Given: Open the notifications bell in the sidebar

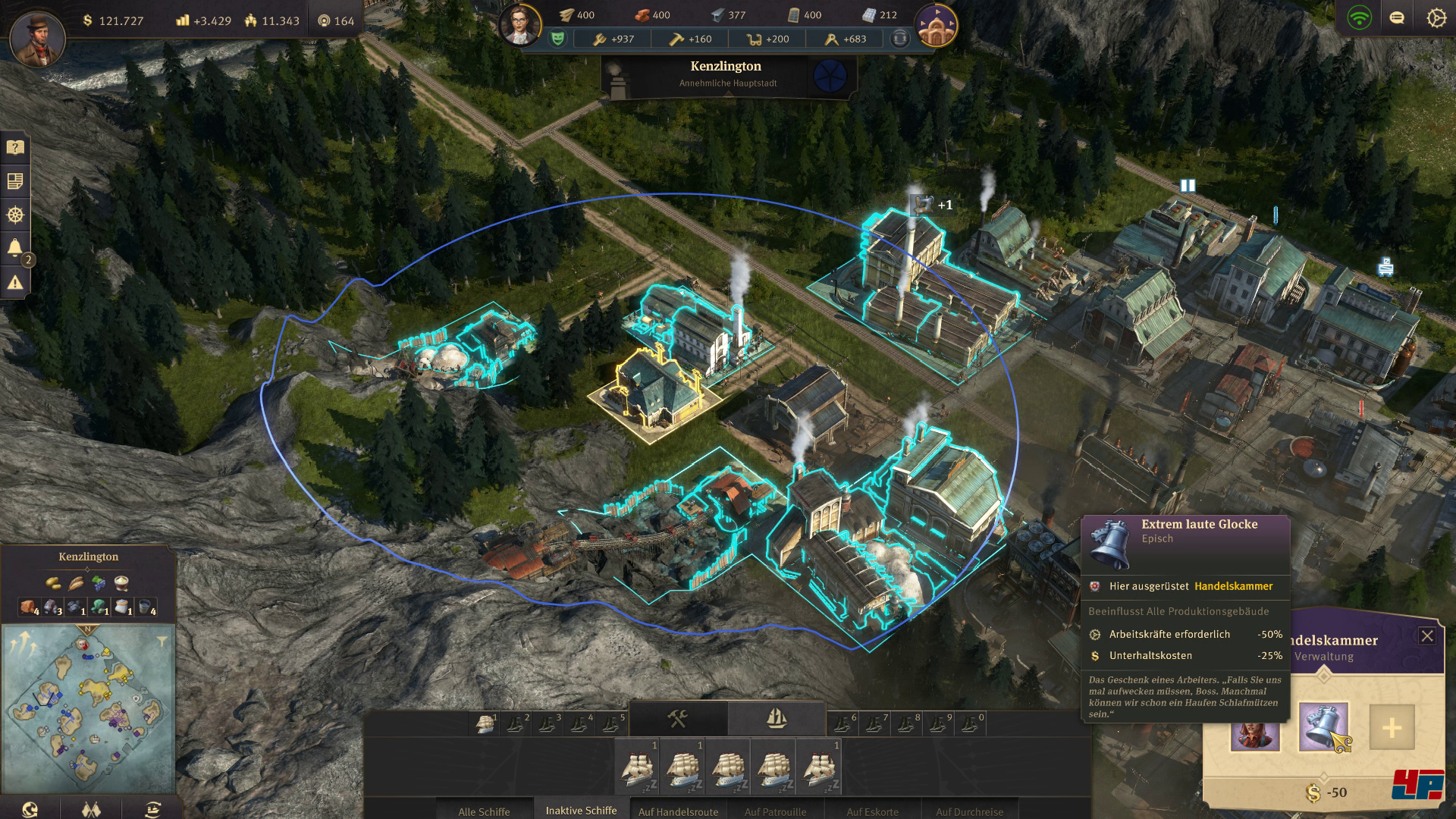Looking at the screenshot, I should coord(14,248).
